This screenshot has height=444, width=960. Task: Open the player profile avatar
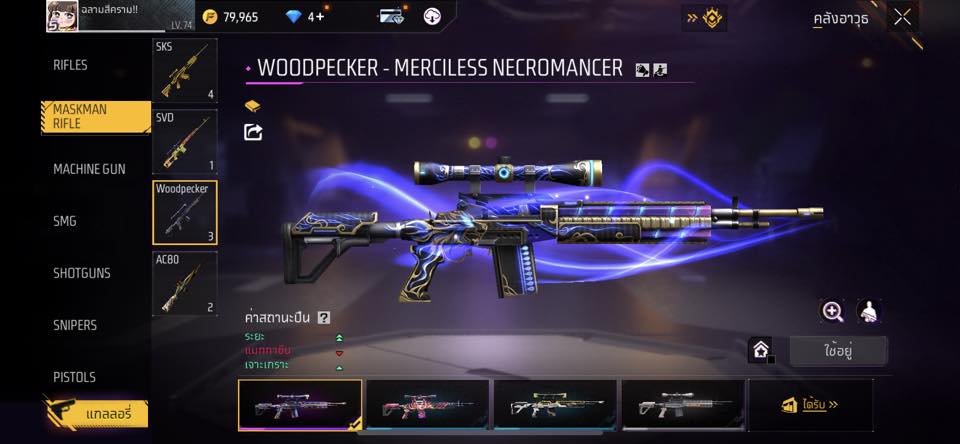point(61,16)
